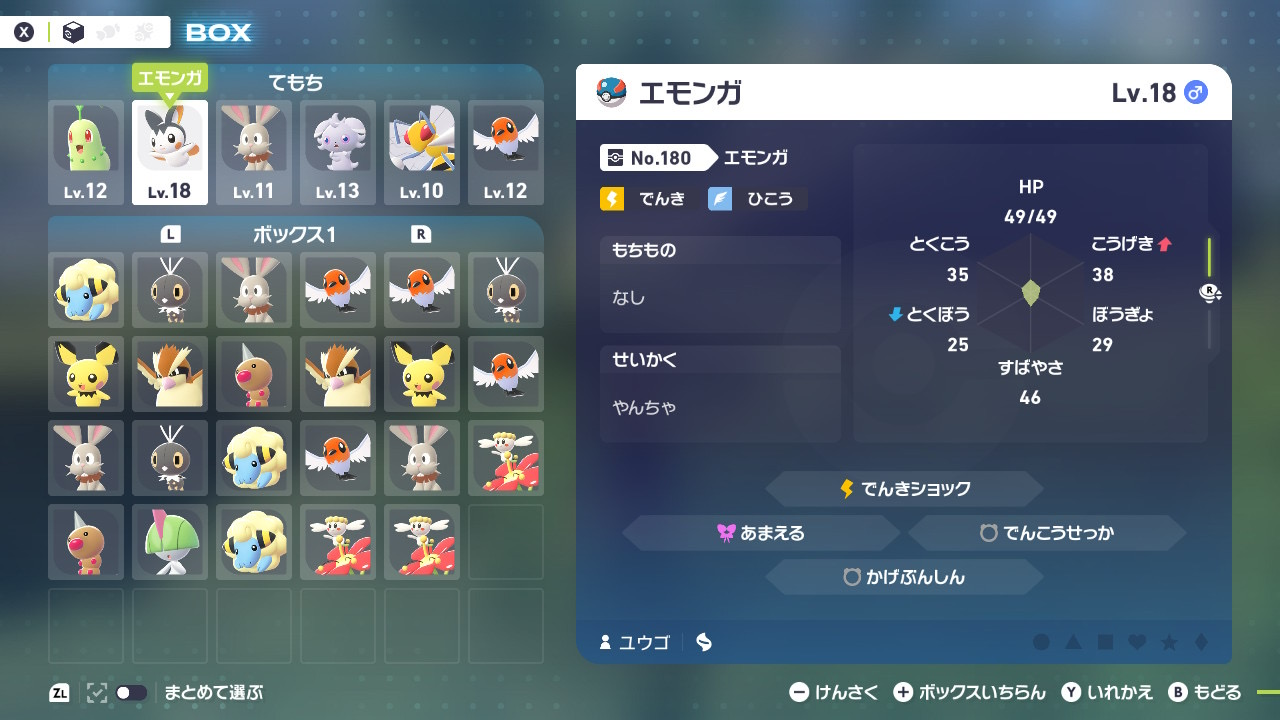Image resolution: width=1280 pixels, height=720 pixels.
Task: Click the grayed battle-team icon in the top bar
Action: 143,30
